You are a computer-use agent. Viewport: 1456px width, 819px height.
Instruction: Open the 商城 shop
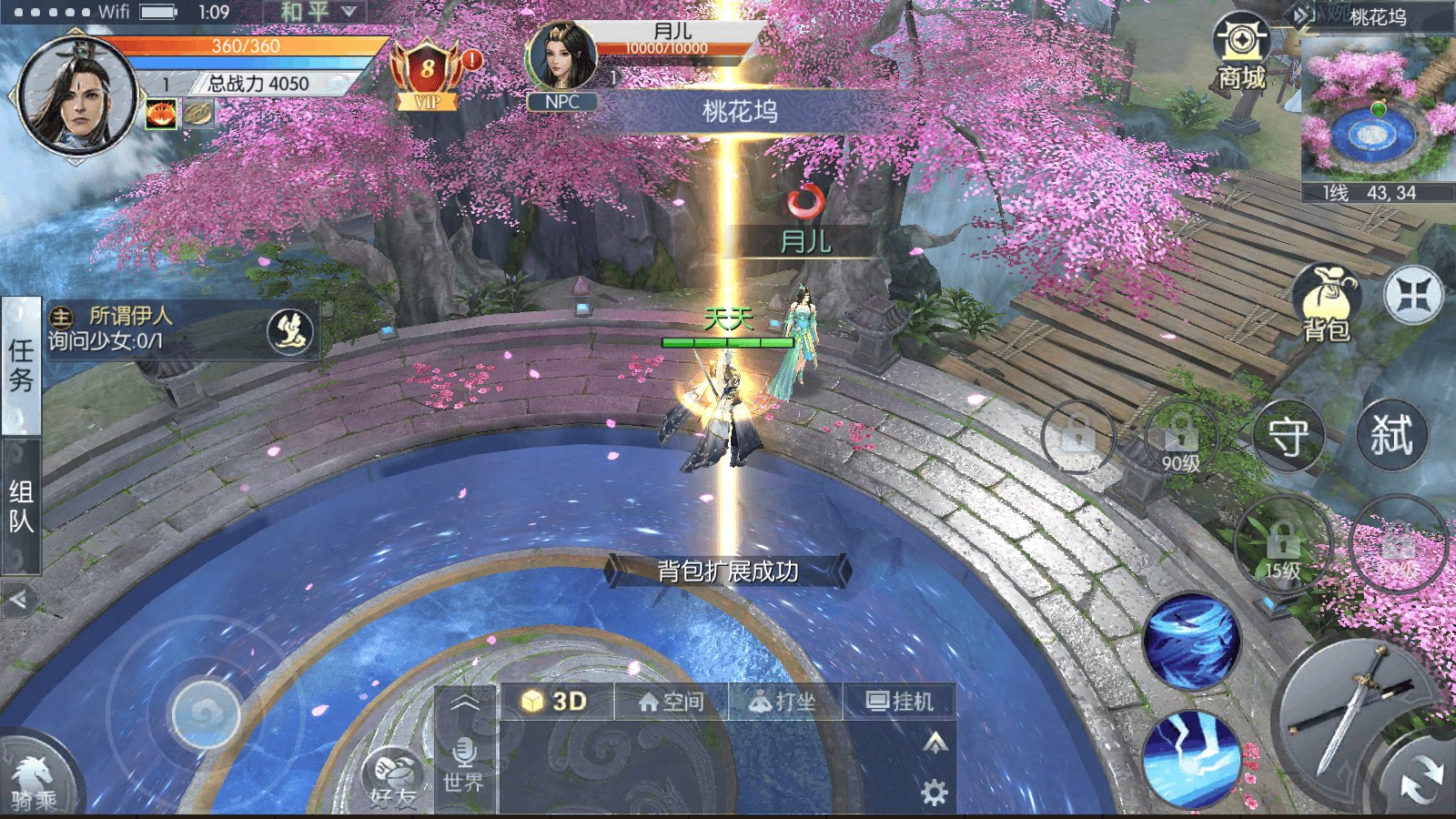point(1241,53)
